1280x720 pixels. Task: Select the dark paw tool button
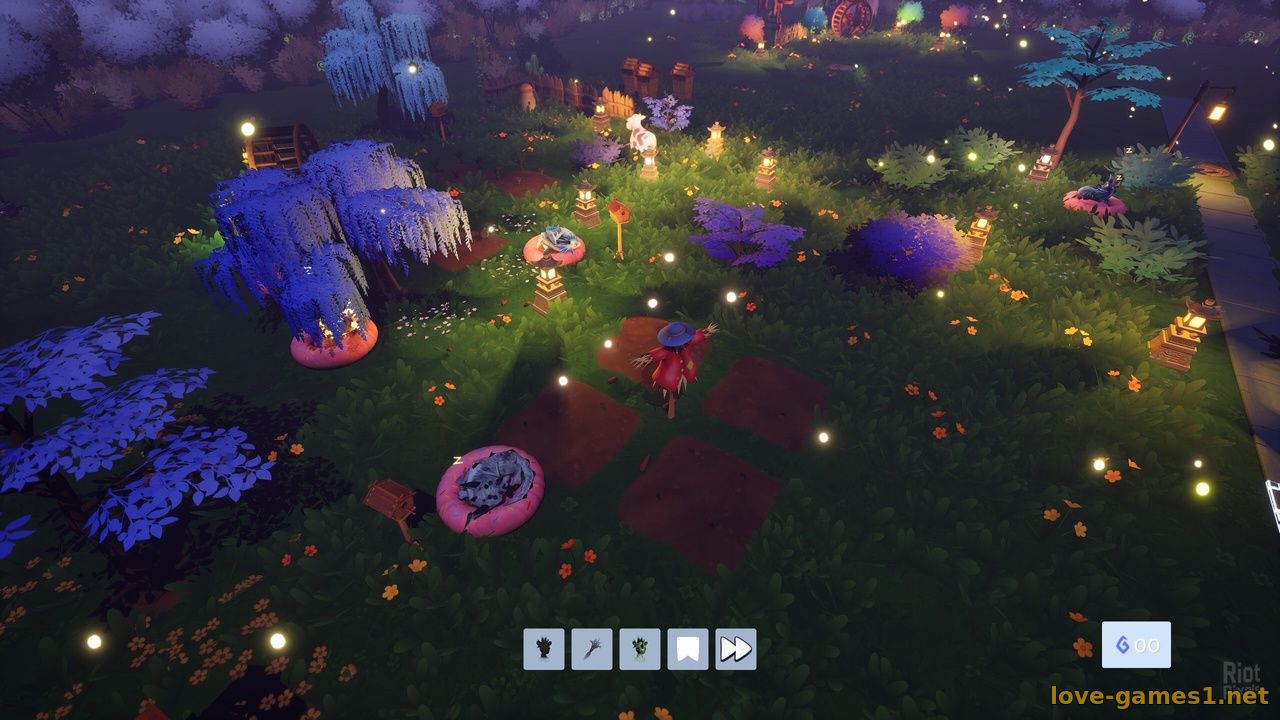[x=544, y=649]
